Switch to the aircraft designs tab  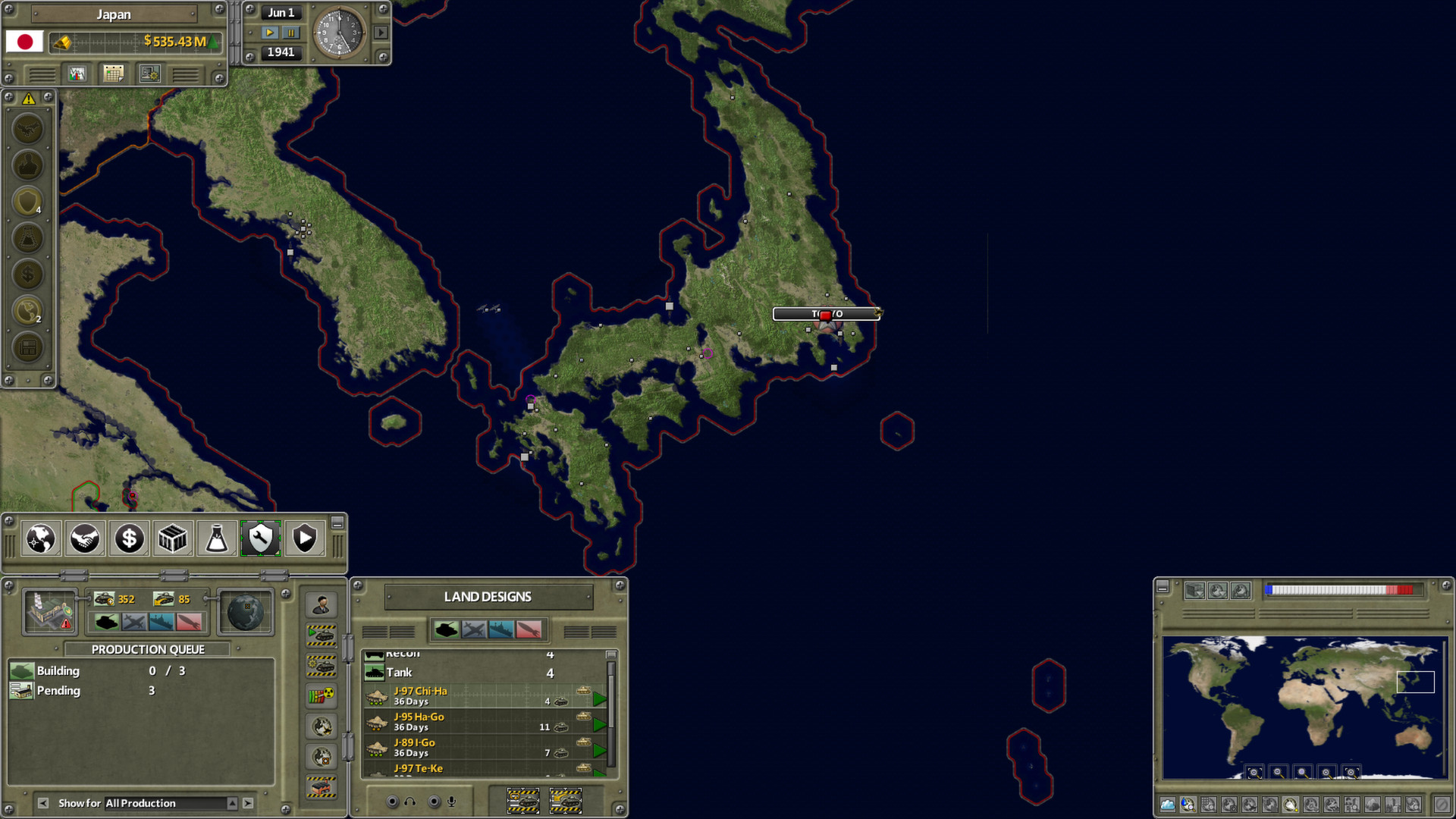(x=473, y=630)
